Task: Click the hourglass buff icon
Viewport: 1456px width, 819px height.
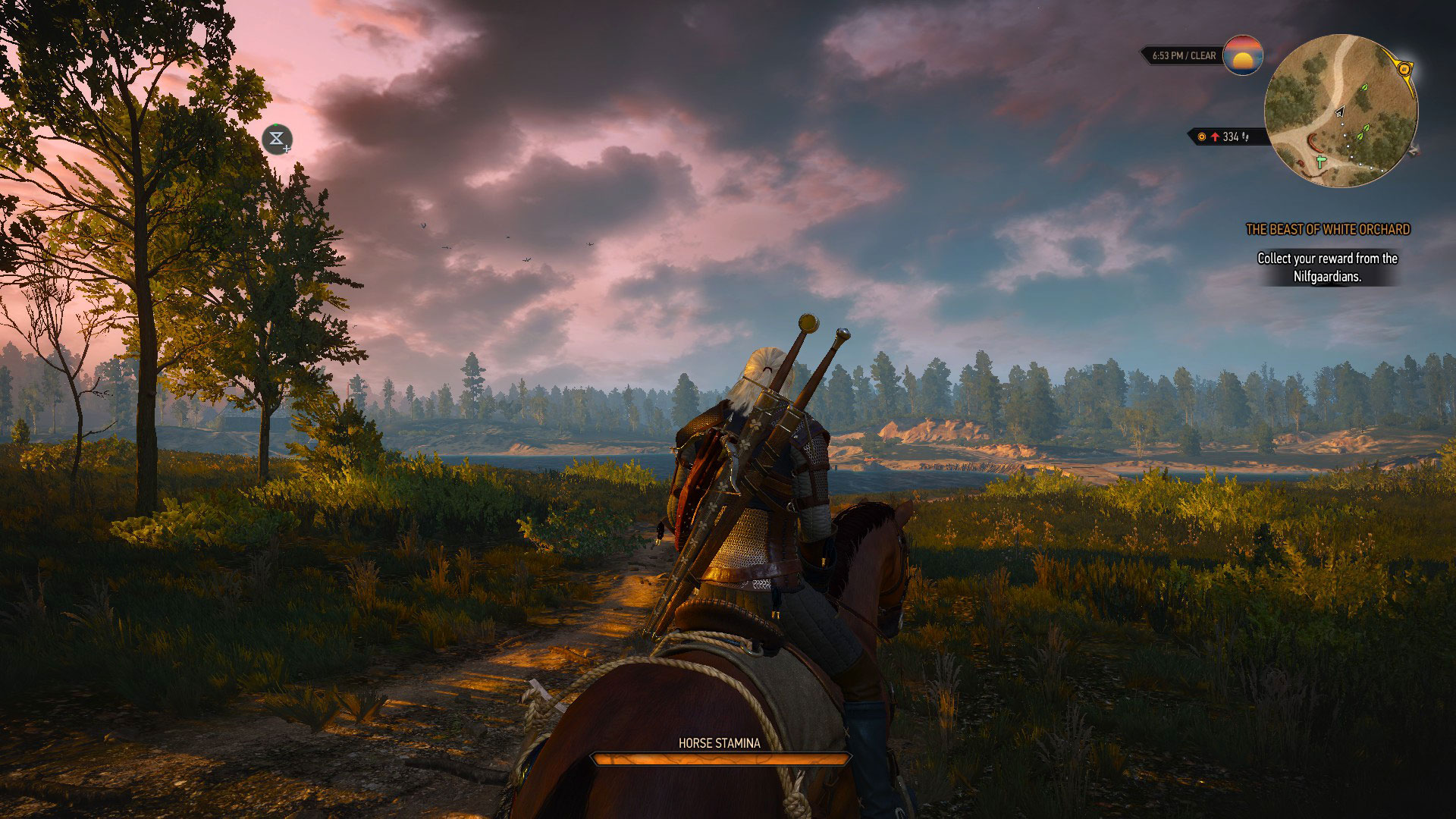Action: [x=277, y=140]
